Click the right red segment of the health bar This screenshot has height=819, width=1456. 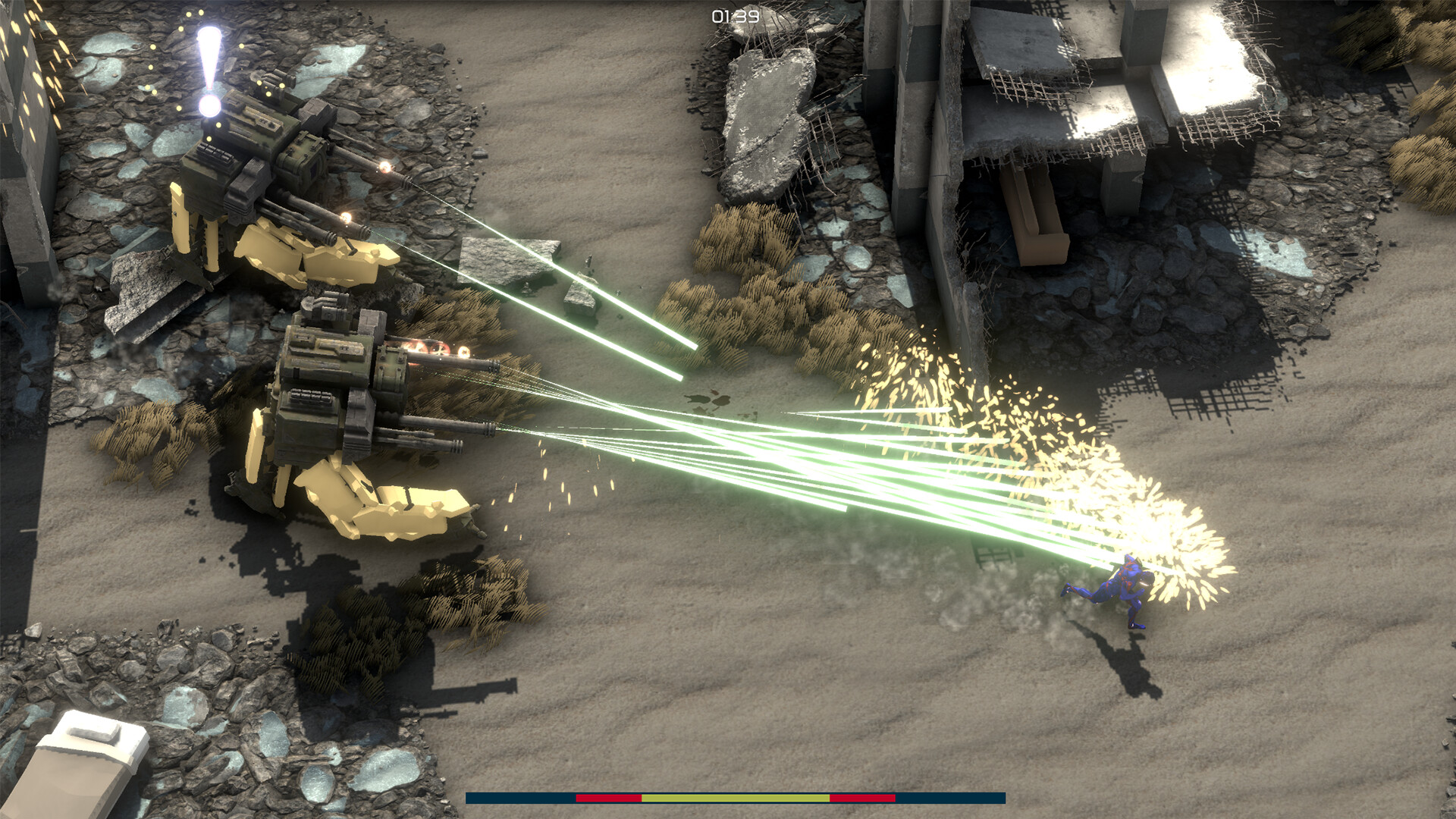[861, 798]
